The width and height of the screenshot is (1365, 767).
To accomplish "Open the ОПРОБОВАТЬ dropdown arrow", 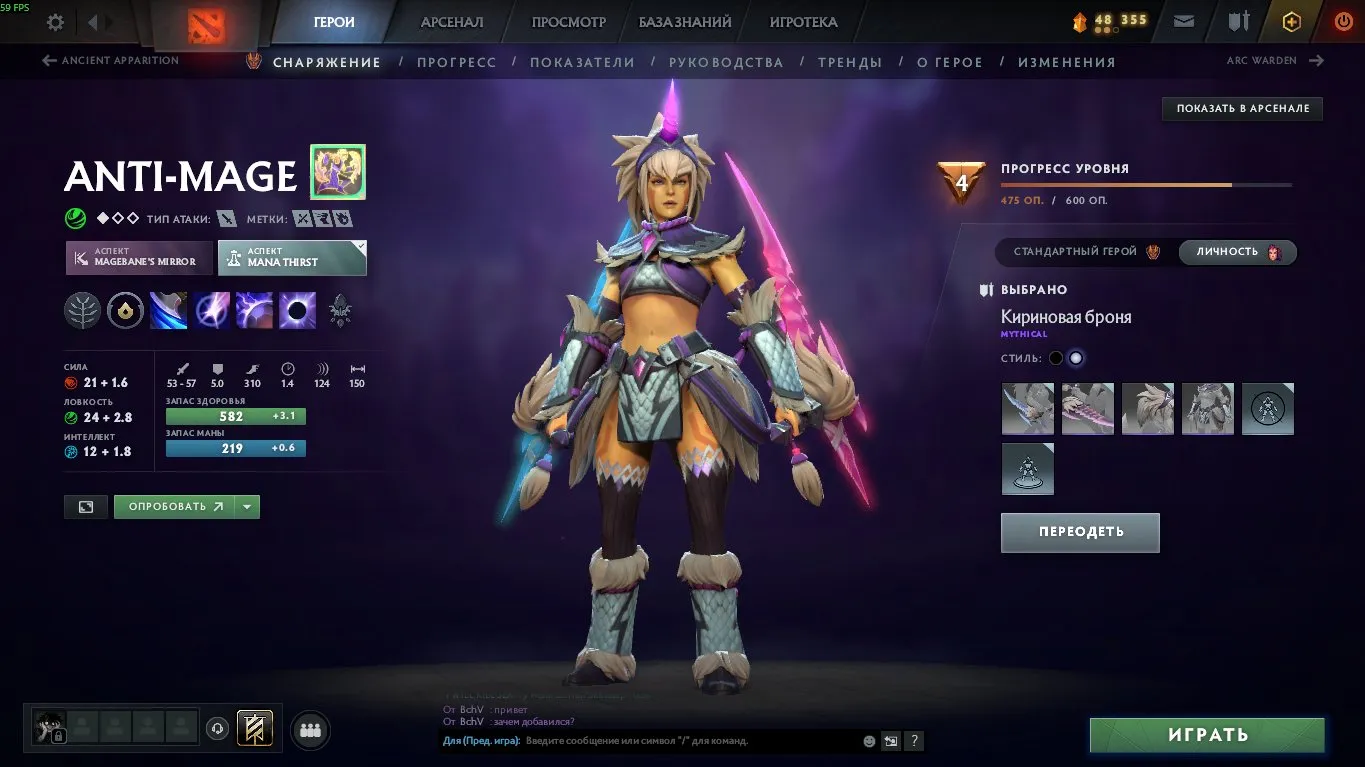I will tap(246, 506).
